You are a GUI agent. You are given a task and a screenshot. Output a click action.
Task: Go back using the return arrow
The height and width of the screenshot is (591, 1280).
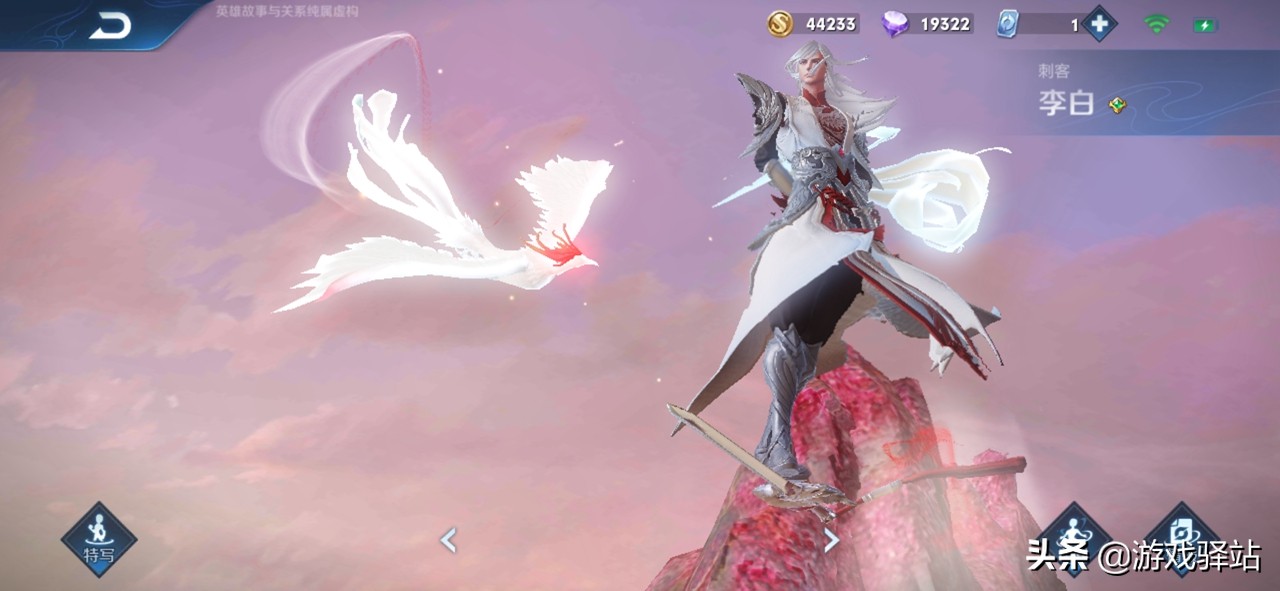pos(110,27)
